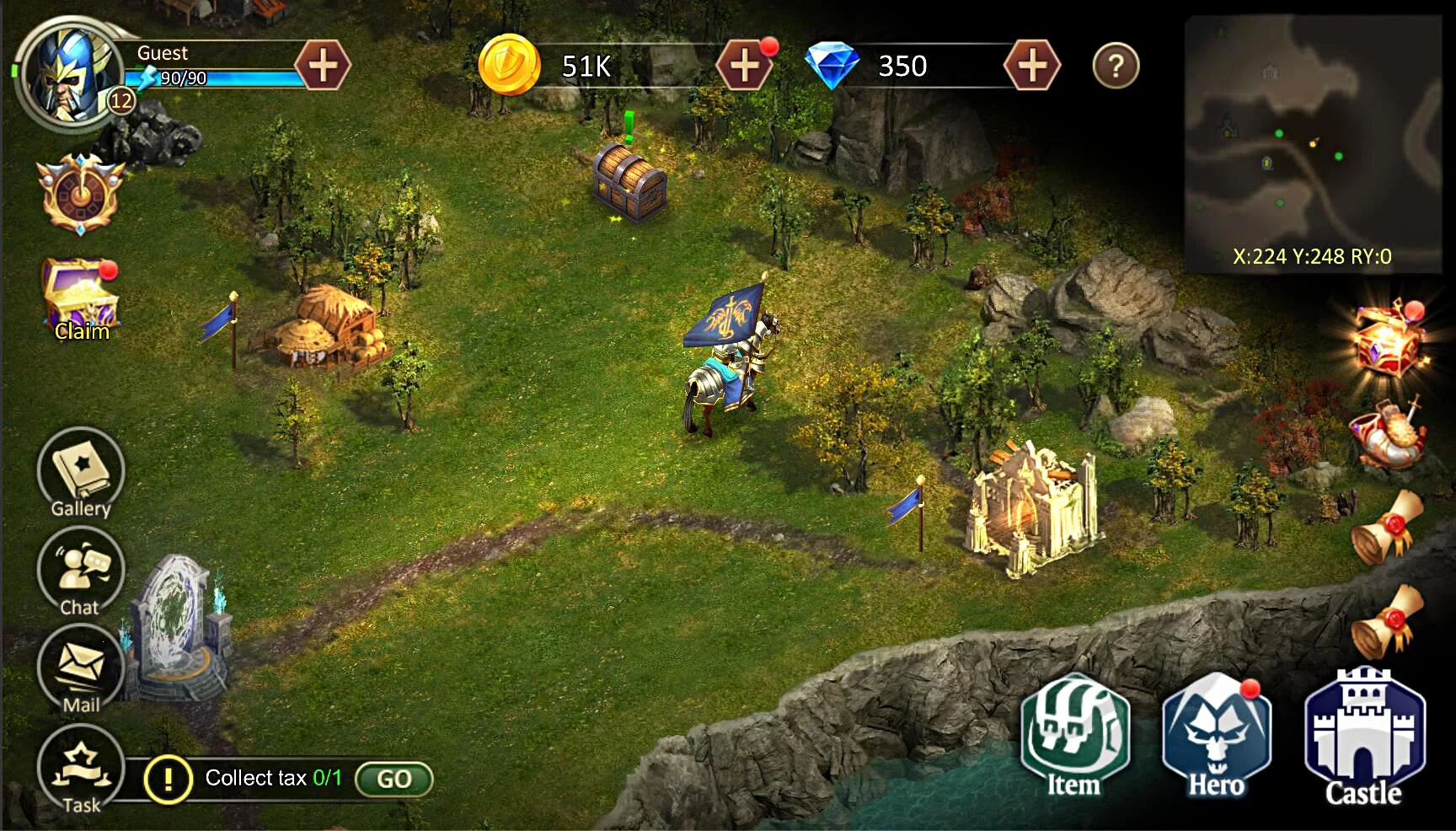Buy more diamonds using the plus button

tap(1032, 66)
